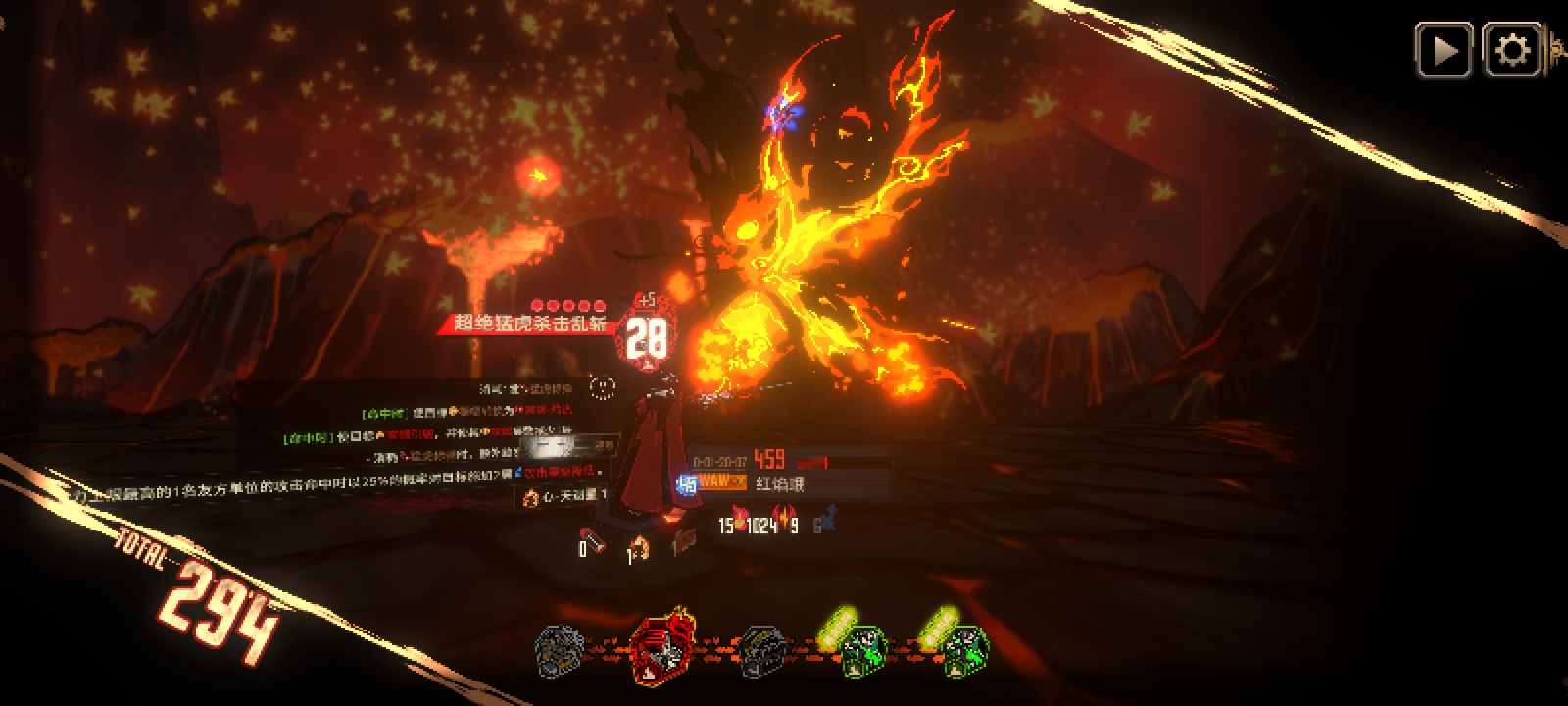
Task: Select the red flaming skill chain icon
Action: 663,648
